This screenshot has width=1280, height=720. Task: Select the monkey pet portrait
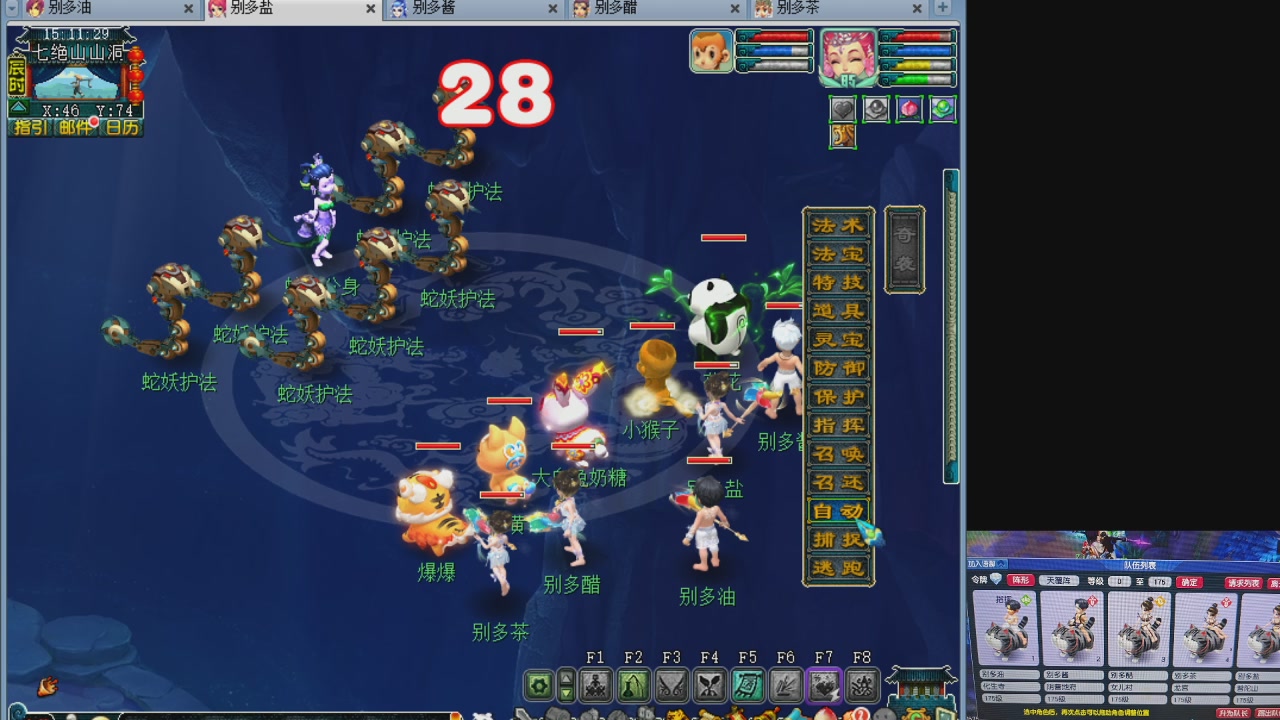(711, 50)
